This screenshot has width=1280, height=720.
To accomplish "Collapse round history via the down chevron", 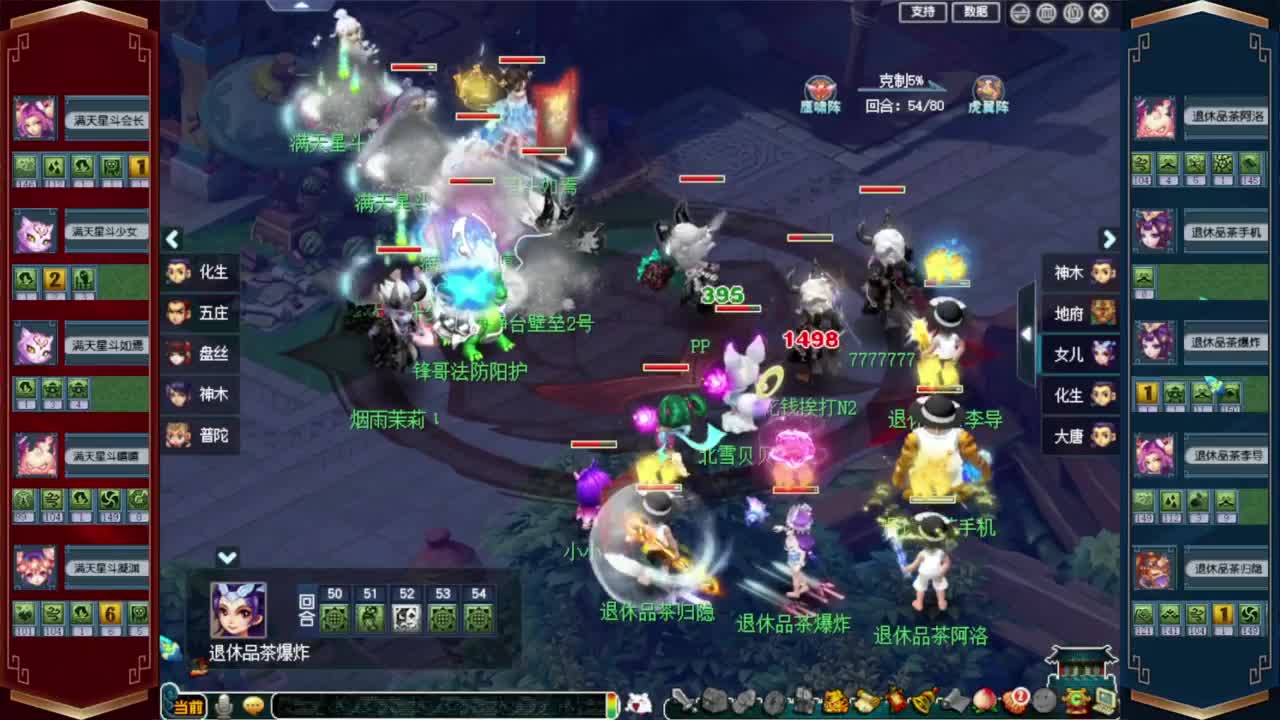I will coord(228,557).
